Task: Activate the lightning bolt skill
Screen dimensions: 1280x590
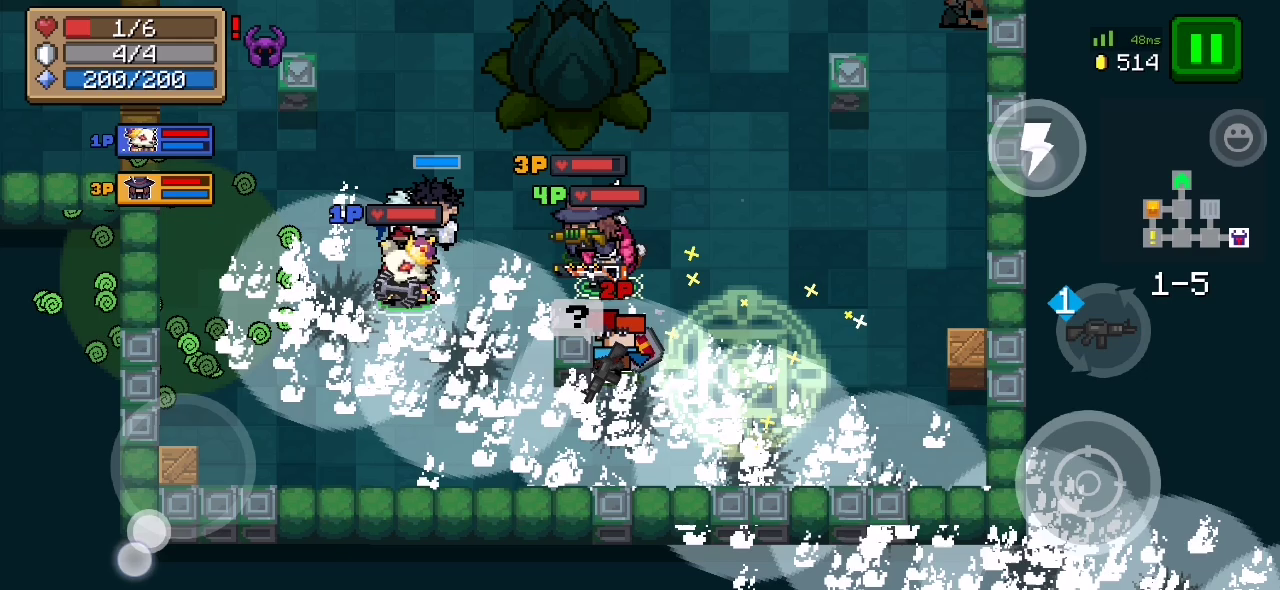Action: pos(1037,148)
